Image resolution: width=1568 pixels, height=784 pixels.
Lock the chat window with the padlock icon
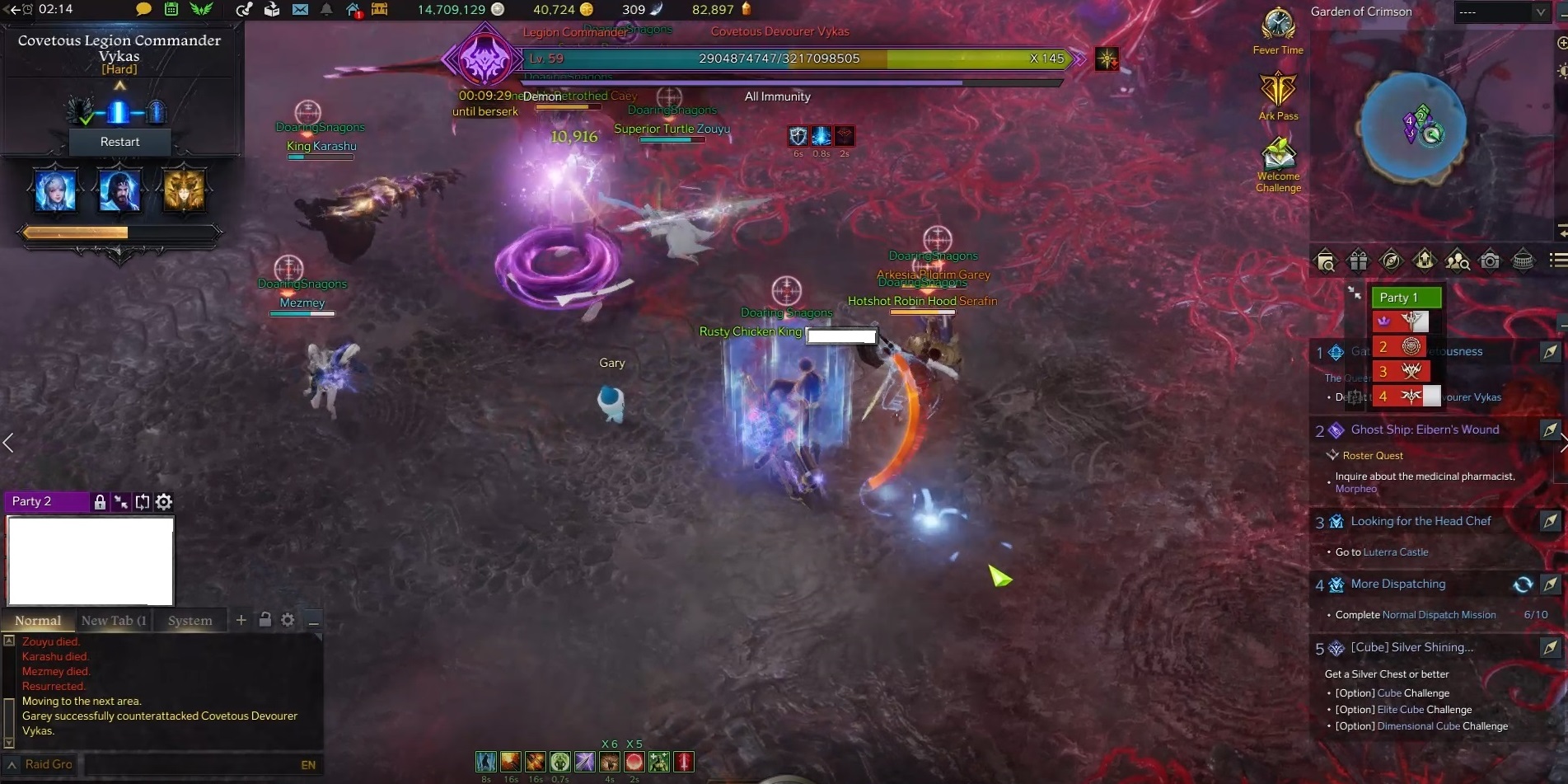click(x=265, y=619)
